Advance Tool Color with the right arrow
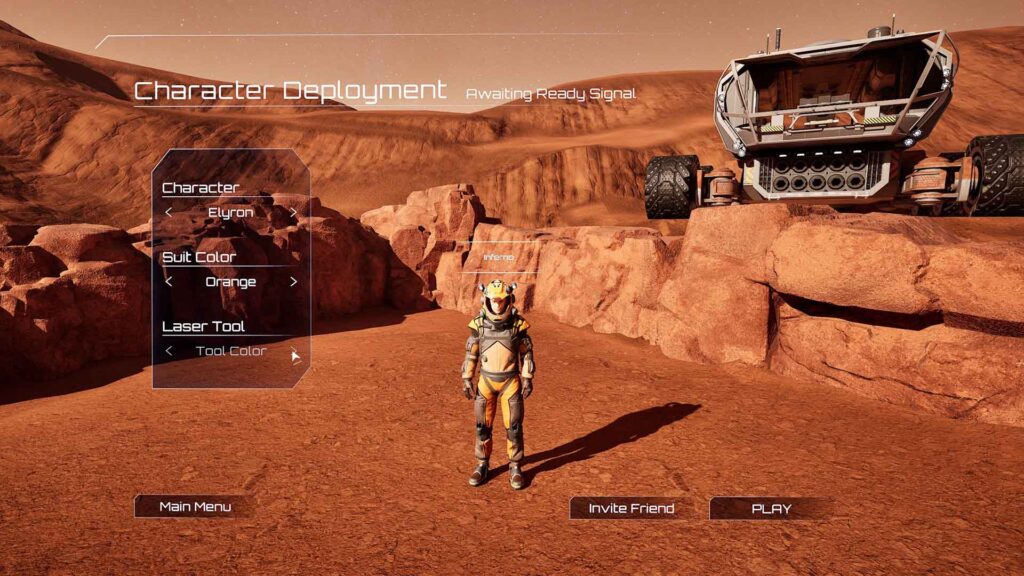Viewport: 1024px width, 576px height. pyautogui.click(x=294, y=352)
